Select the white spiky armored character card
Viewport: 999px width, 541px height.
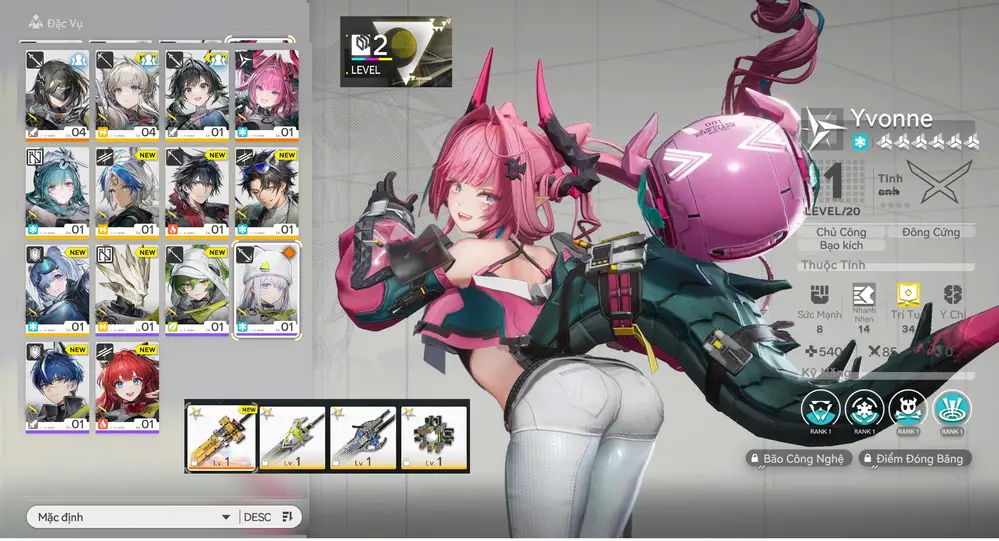point(127,289)
